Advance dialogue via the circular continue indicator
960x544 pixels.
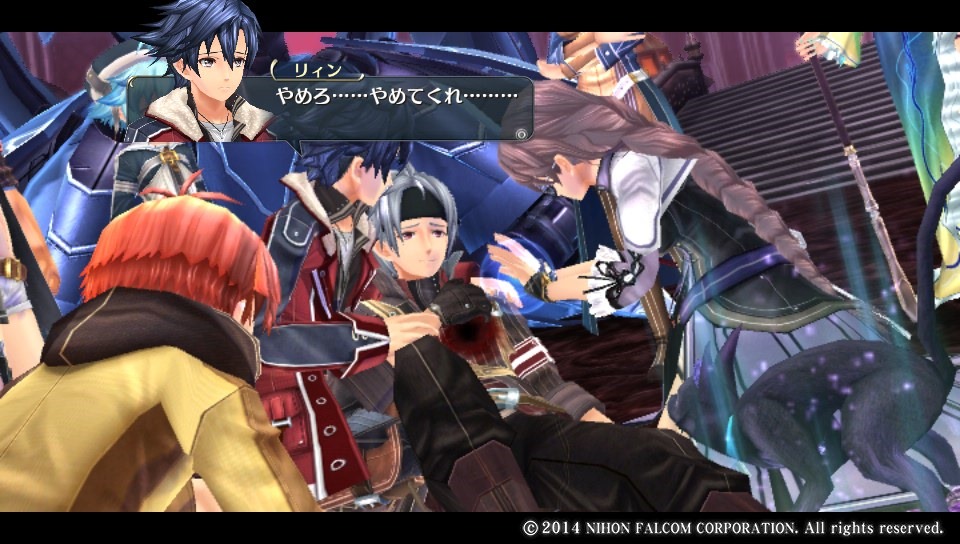(520, 132)
